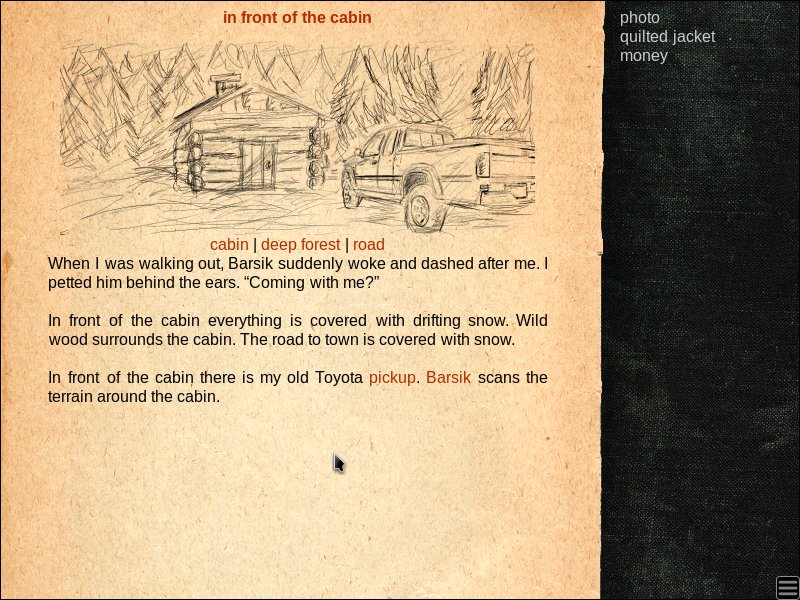
Task: Select the photo inventory item
Action: coord(639,18)
